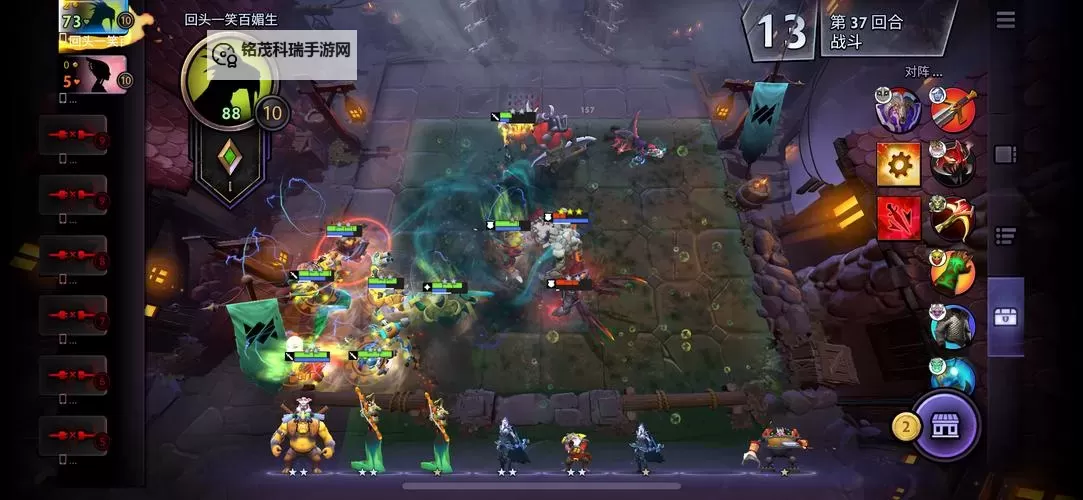Switch to the treasure chest items tab
The width and height of the screenshot is (1083, 500).
pos(1005,317)
